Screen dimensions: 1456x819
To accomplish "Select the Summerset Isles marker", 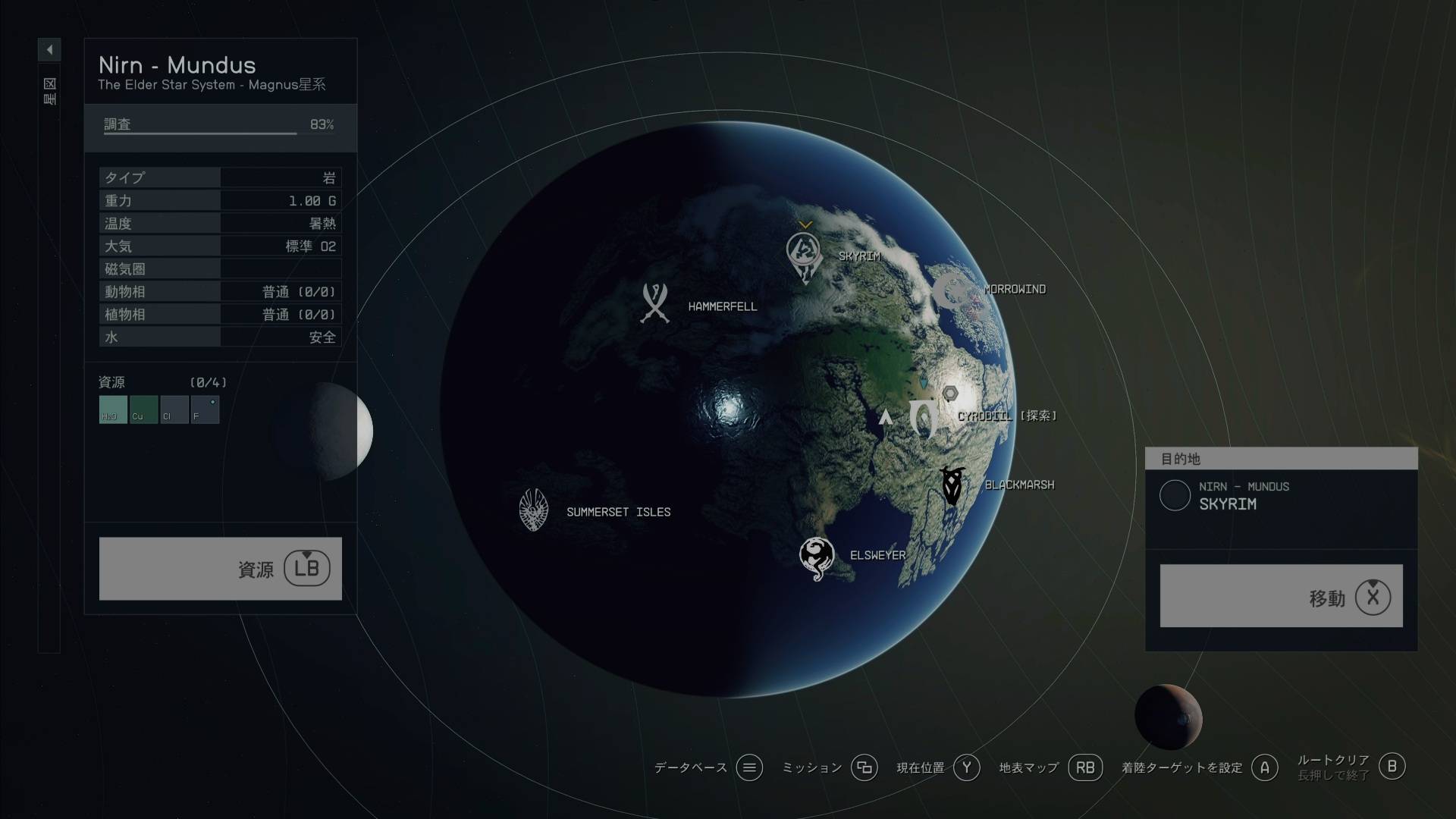I will coord(534,510).
